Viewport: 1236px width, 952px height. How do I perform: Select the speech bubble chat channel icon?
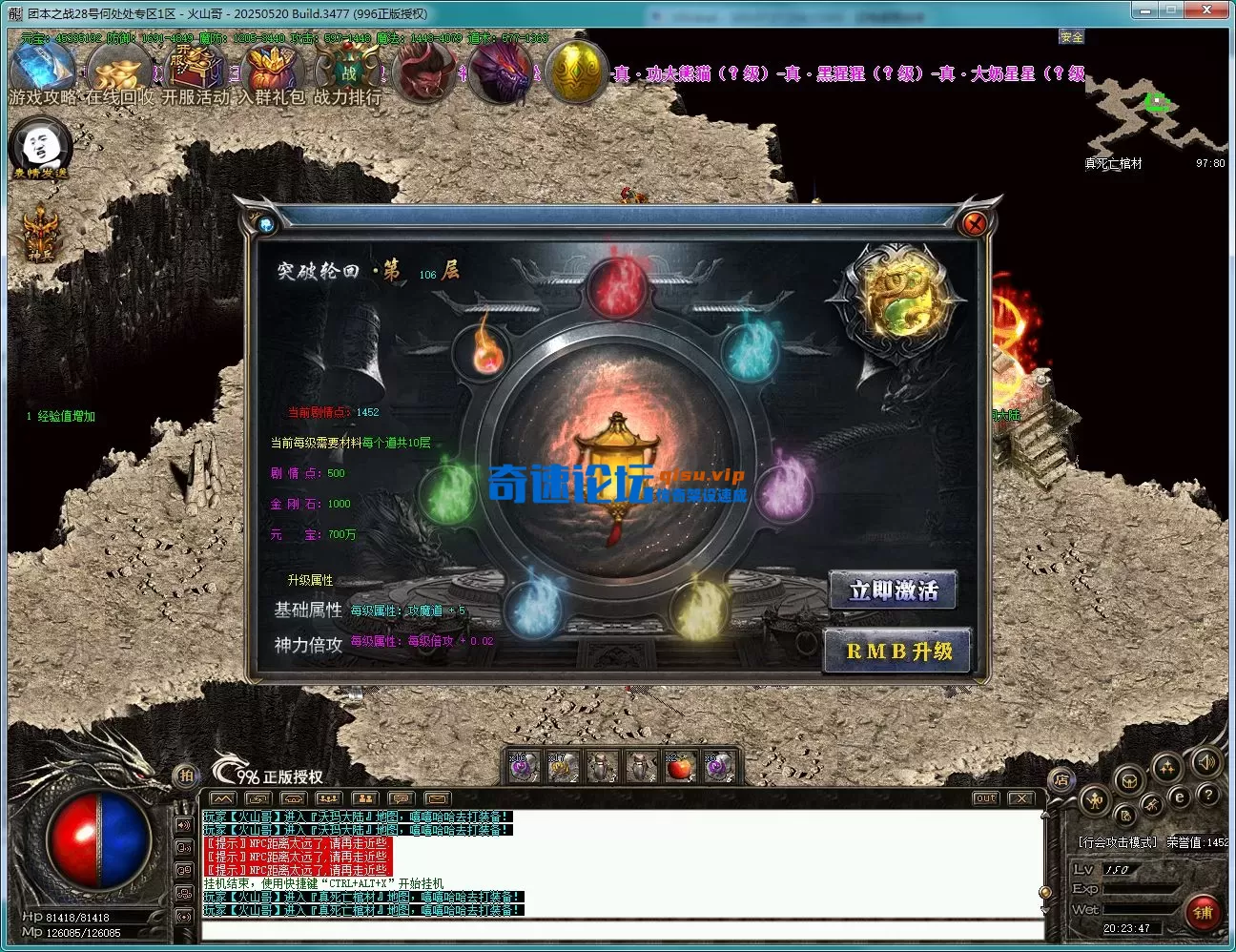click(x=402, y=798)
